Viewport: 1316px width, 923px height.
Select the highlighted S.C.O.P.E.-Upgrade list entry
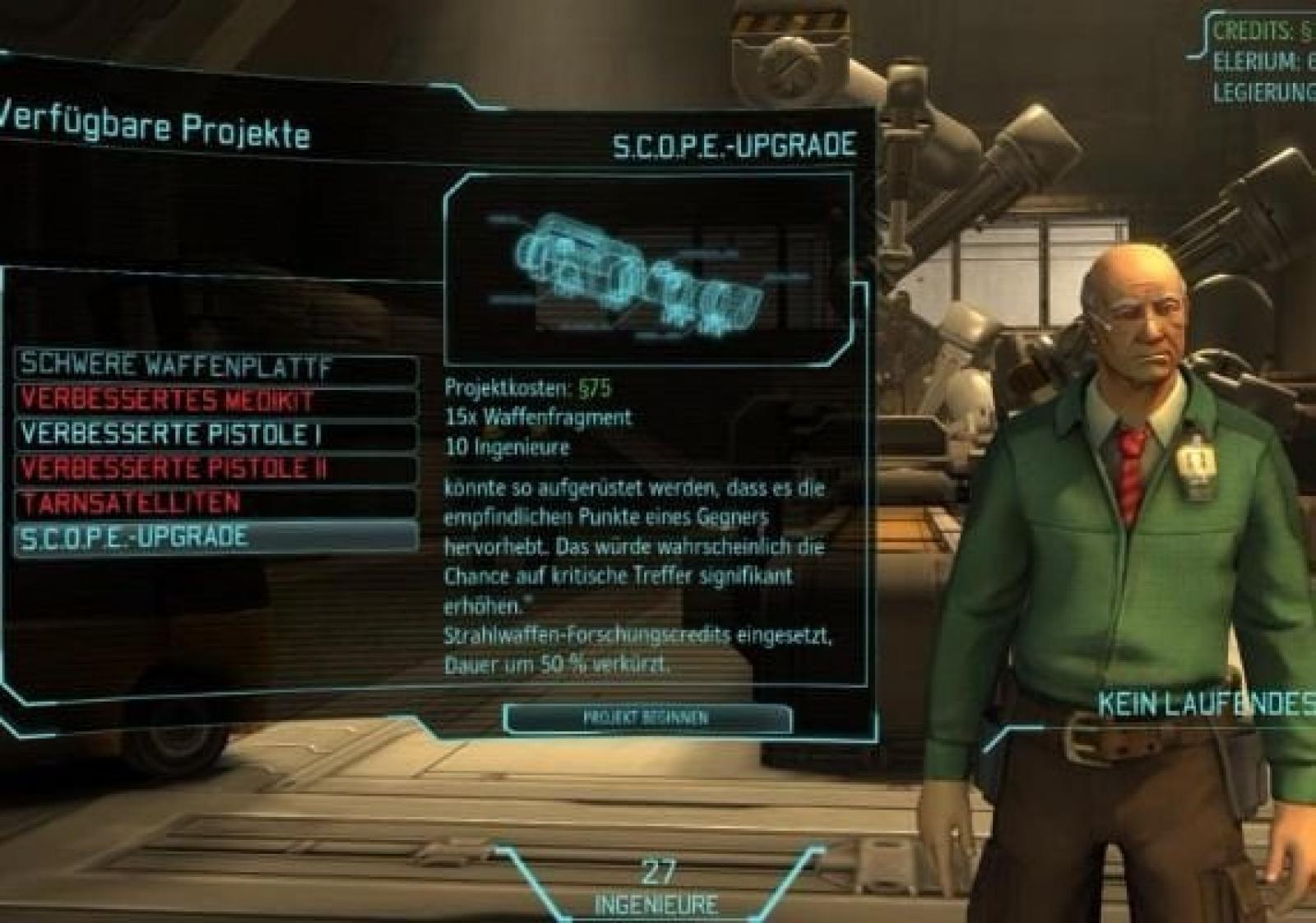215,537
